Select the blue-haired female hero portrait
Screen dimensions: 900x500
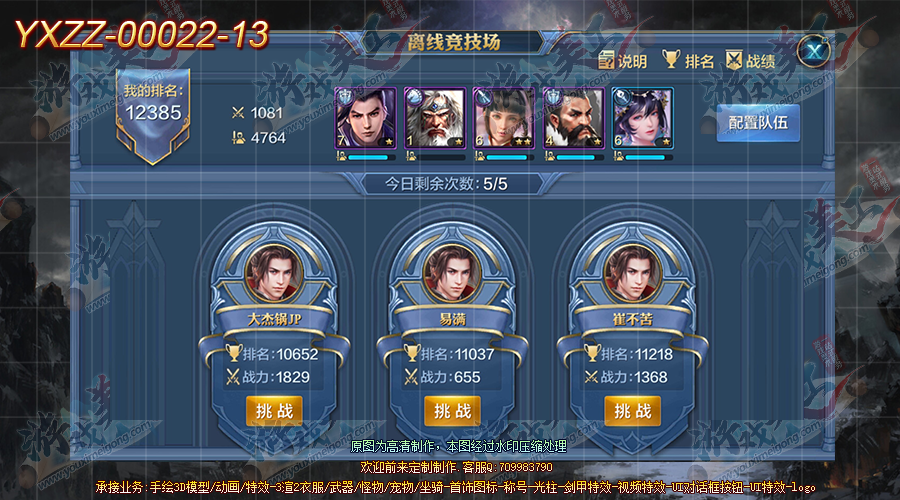tap(642, 119)
